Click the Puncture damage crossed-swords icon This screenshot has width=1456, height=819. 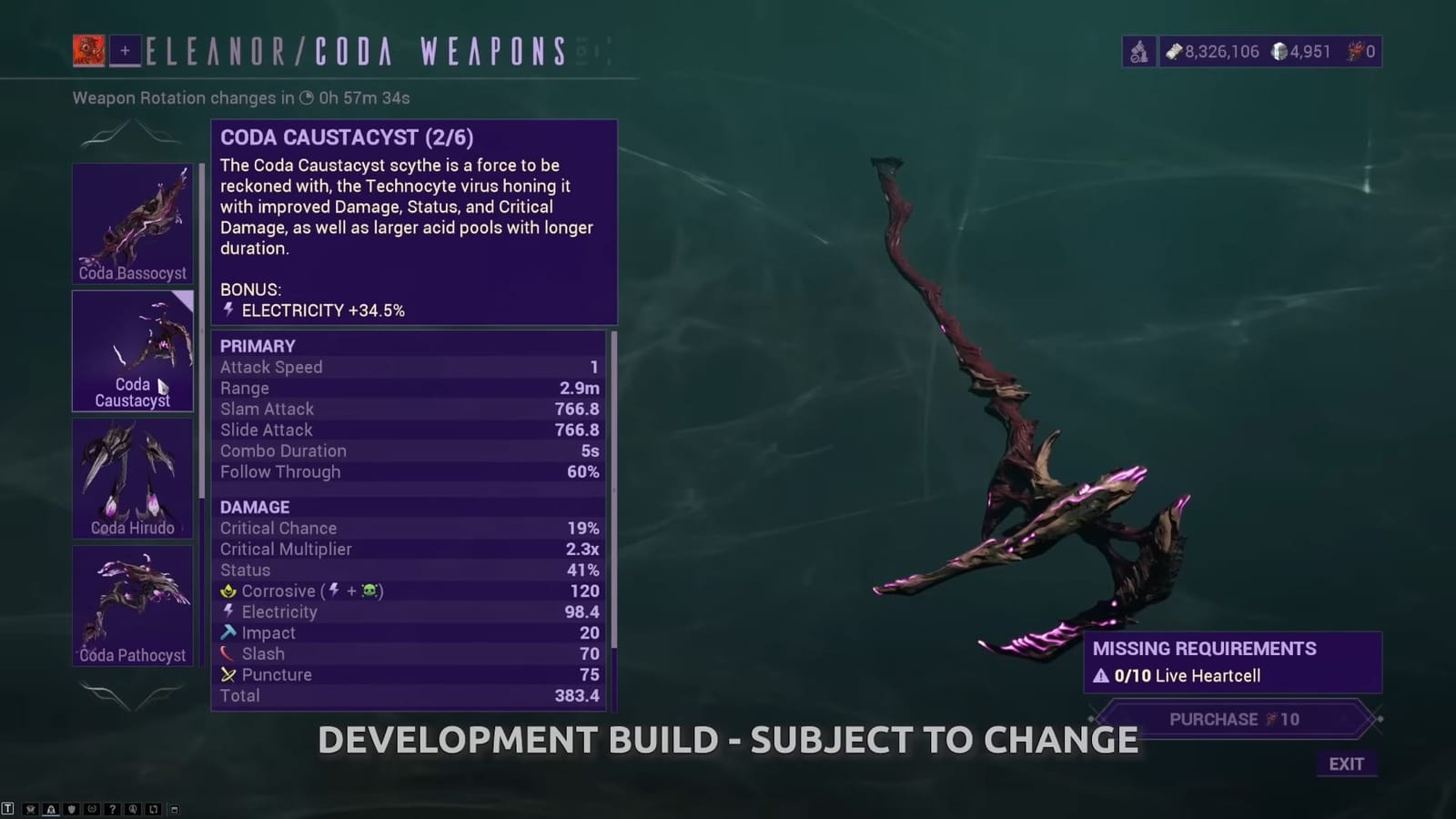tap(227, 674)
